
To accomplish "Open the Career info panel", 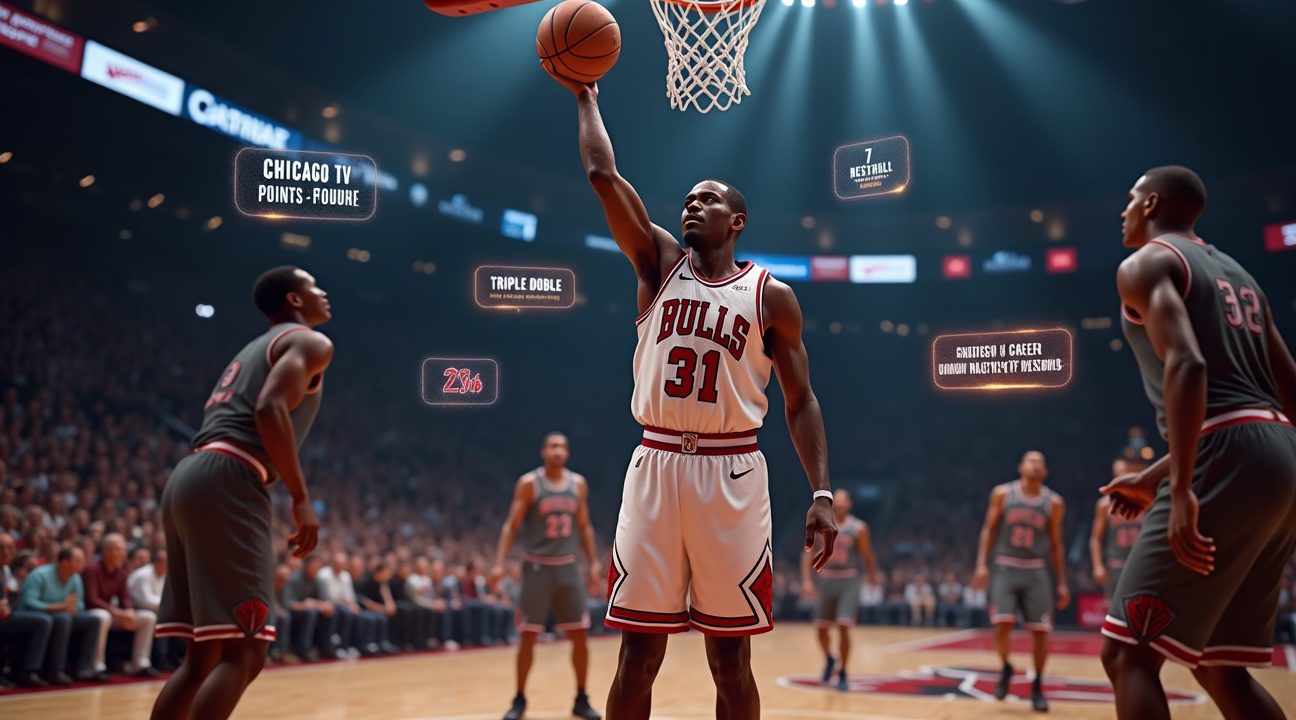I will point(1002,359).
